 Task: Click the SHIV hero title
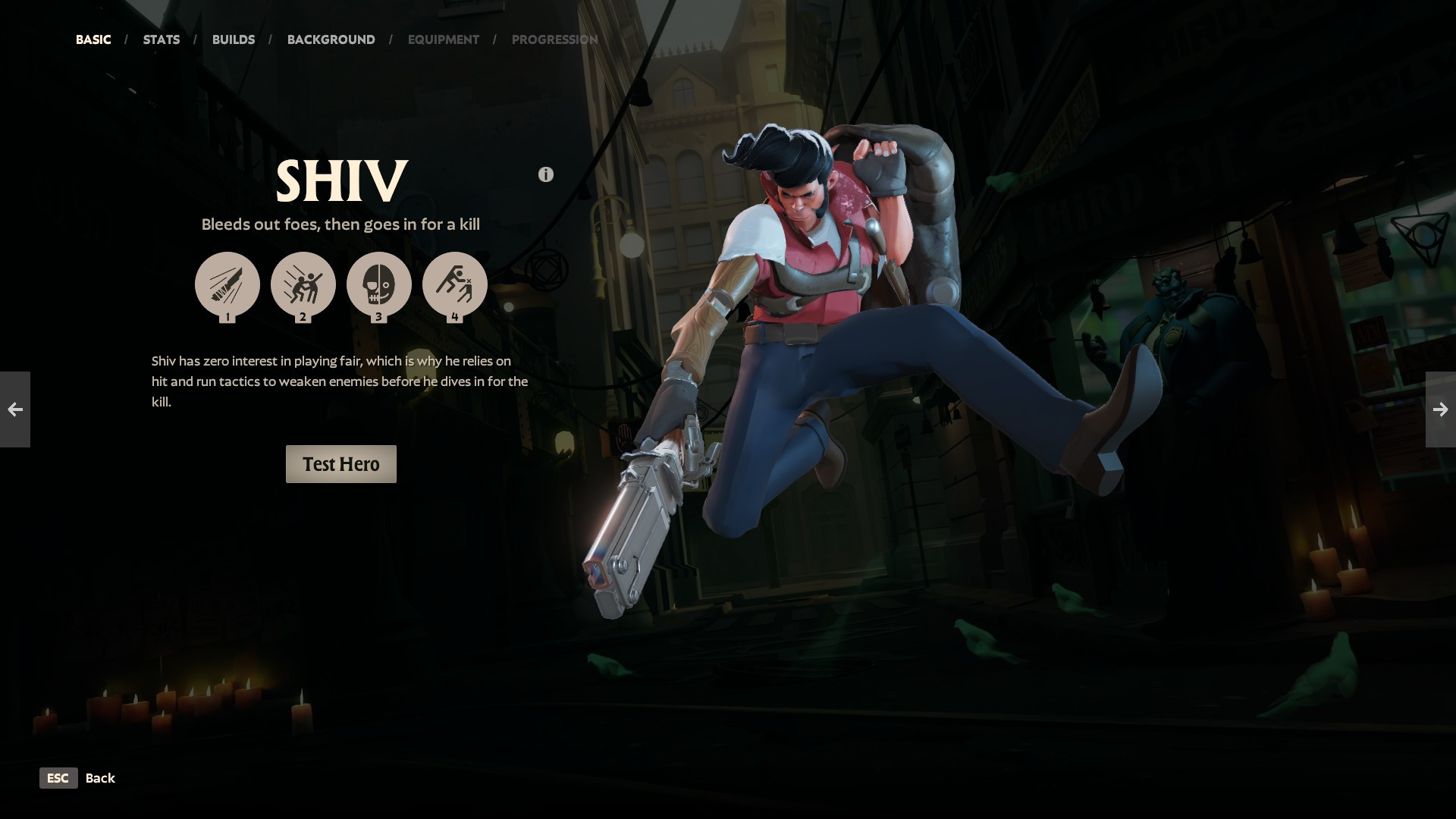340,180
